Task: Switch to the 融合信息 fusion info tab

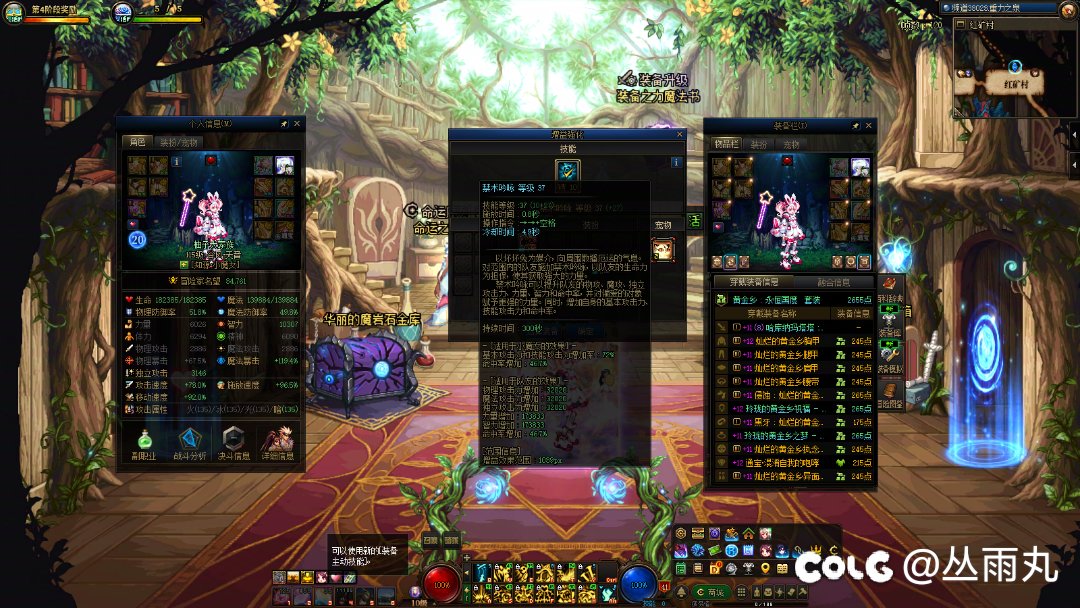Action: click(831, 283)
